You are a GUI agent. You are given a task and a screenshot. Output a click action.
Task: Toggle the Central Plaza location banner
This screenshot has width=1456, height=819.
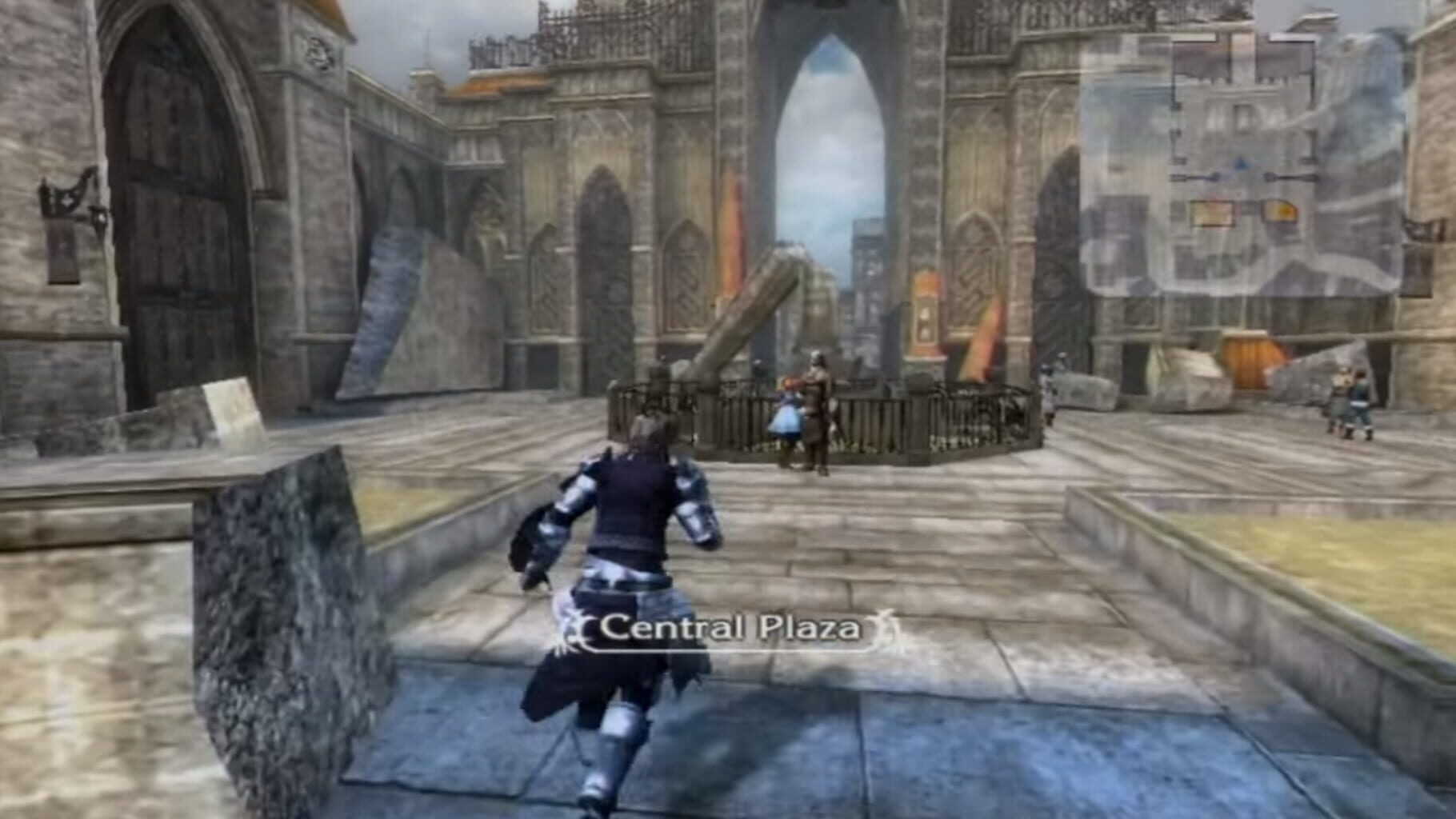coord(730,629)
